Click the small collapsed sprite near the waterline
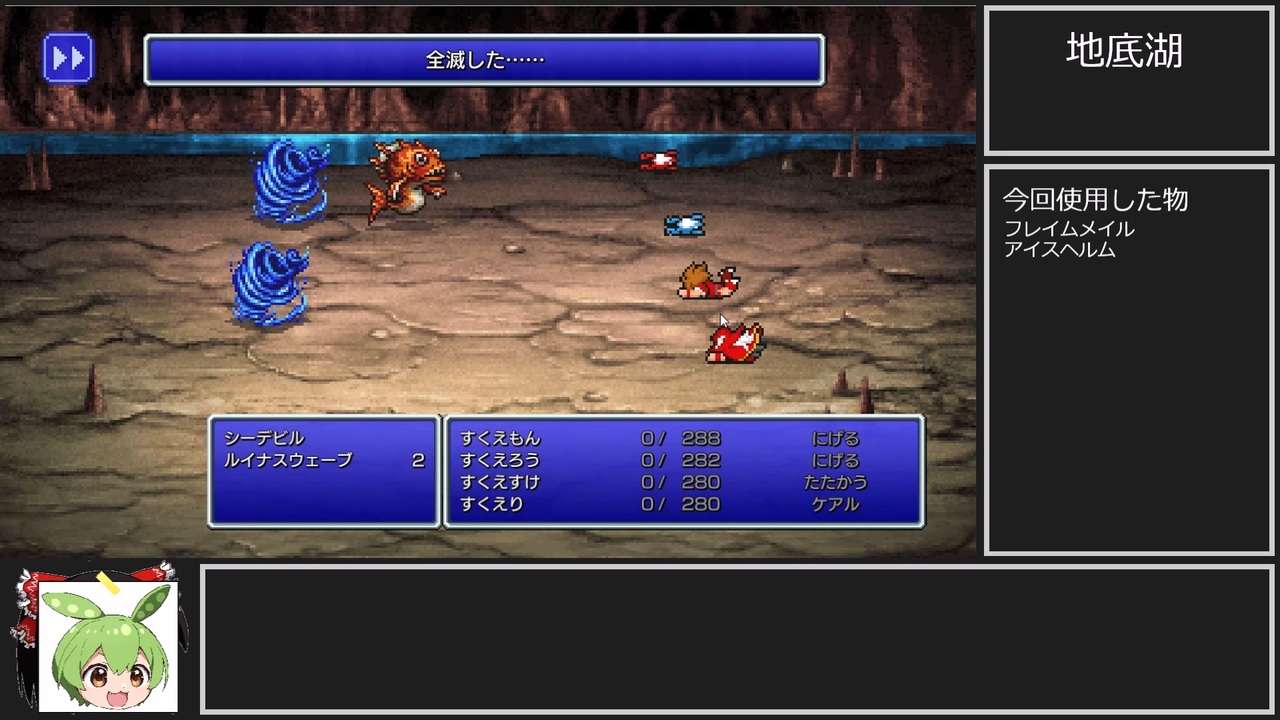 (659, 158)
